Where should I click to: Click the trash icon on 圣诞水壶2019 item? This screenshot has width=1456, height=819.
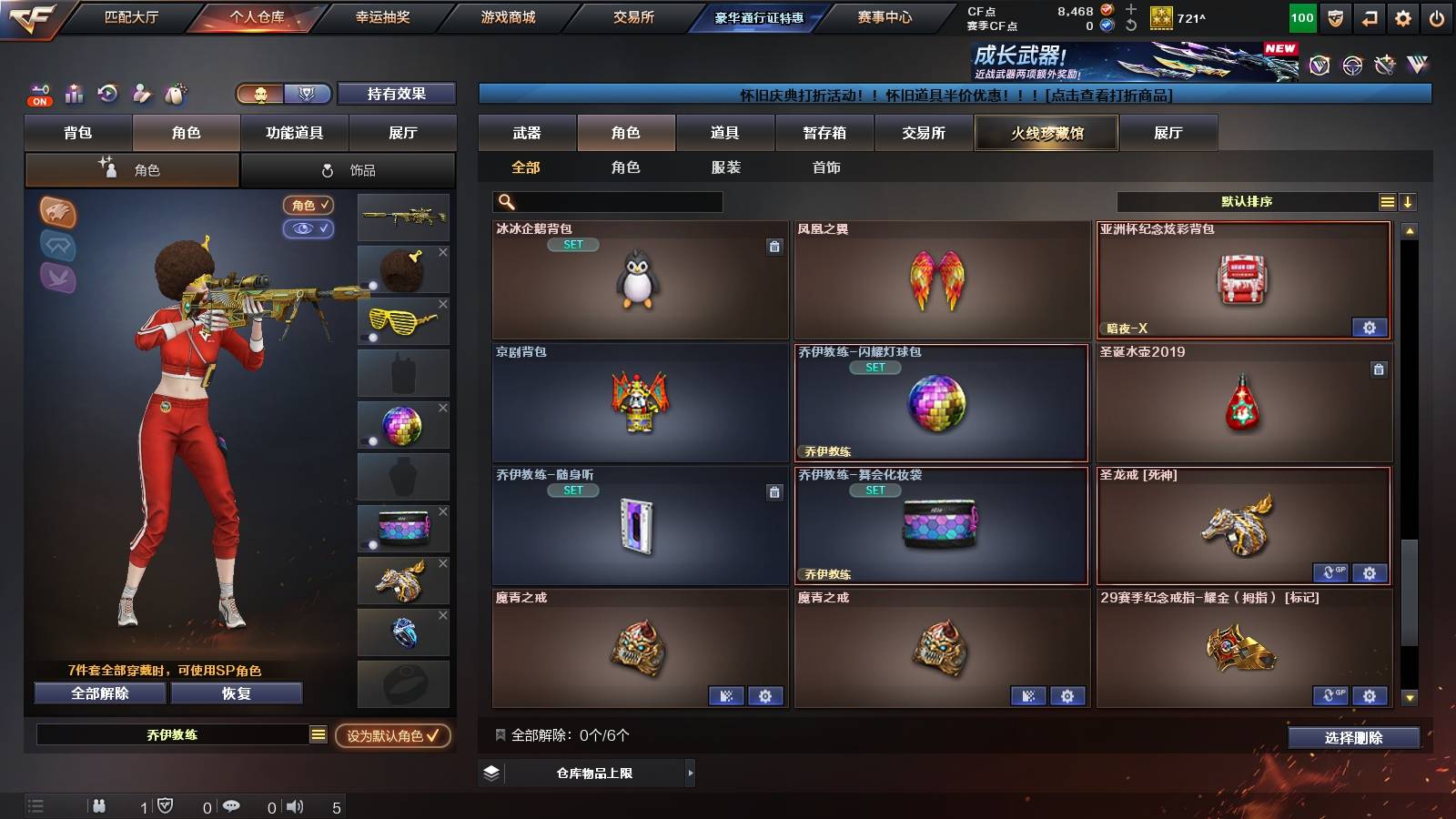pos(1380,370)
